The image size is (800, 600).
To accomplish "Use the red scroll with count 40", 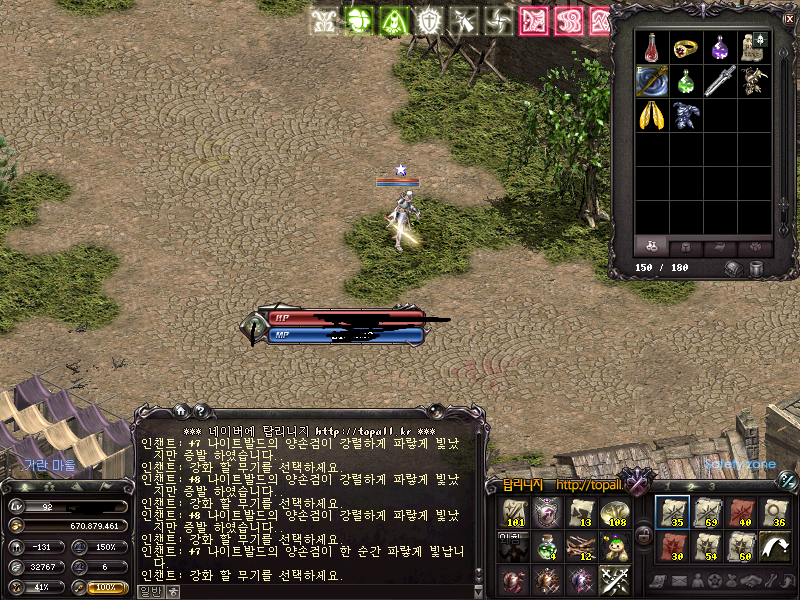I will tap(742, 513).
